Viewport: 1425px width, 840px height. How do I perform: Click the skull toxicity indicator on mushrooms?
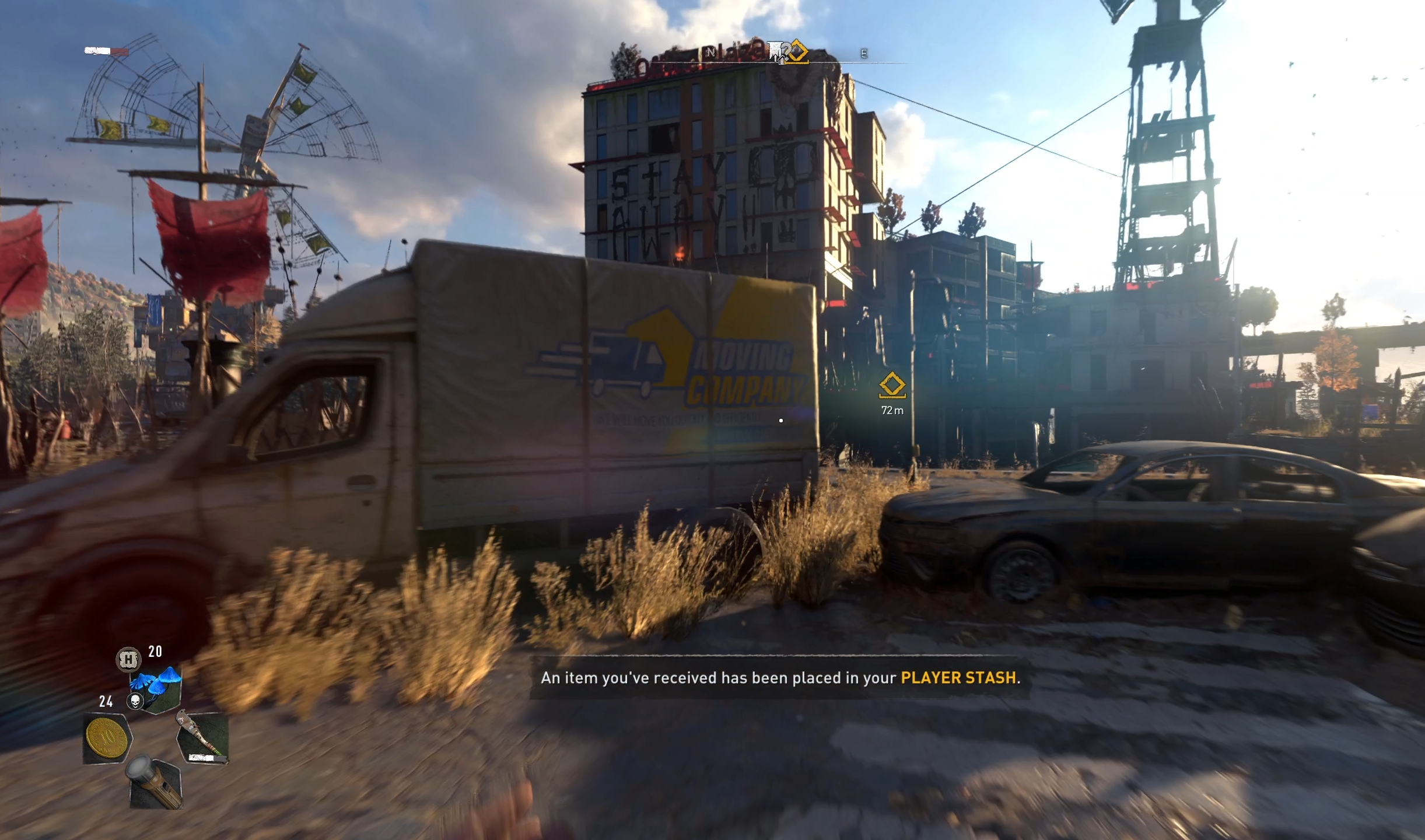point(135,702)
